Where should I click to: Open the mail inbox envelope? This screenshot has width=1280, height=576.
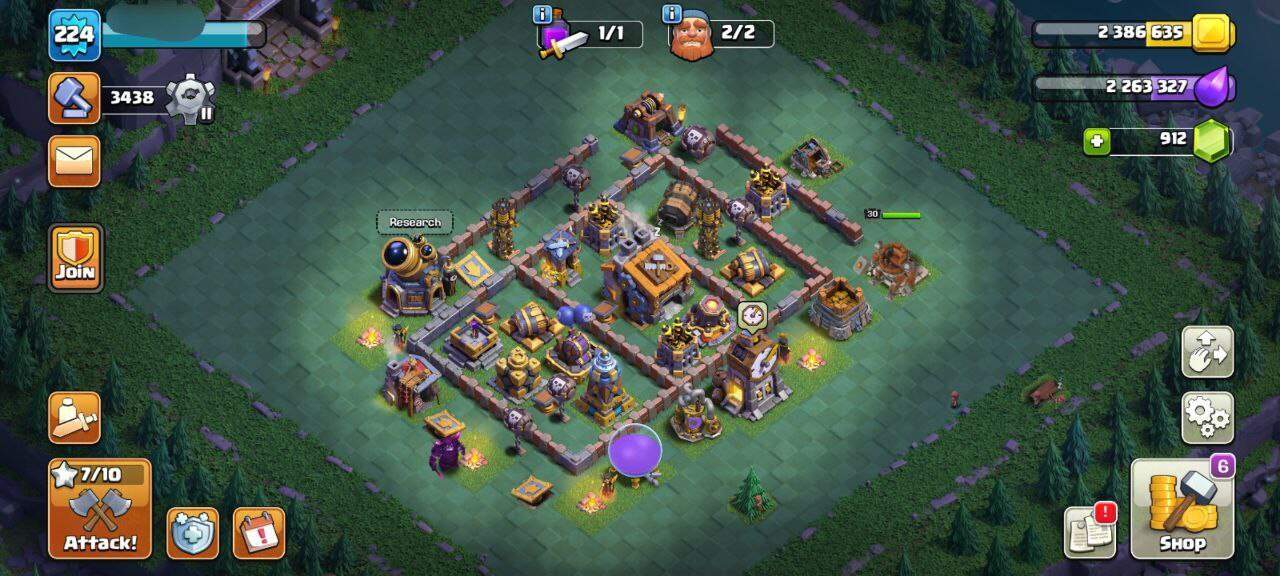click(x=74, y=160)
